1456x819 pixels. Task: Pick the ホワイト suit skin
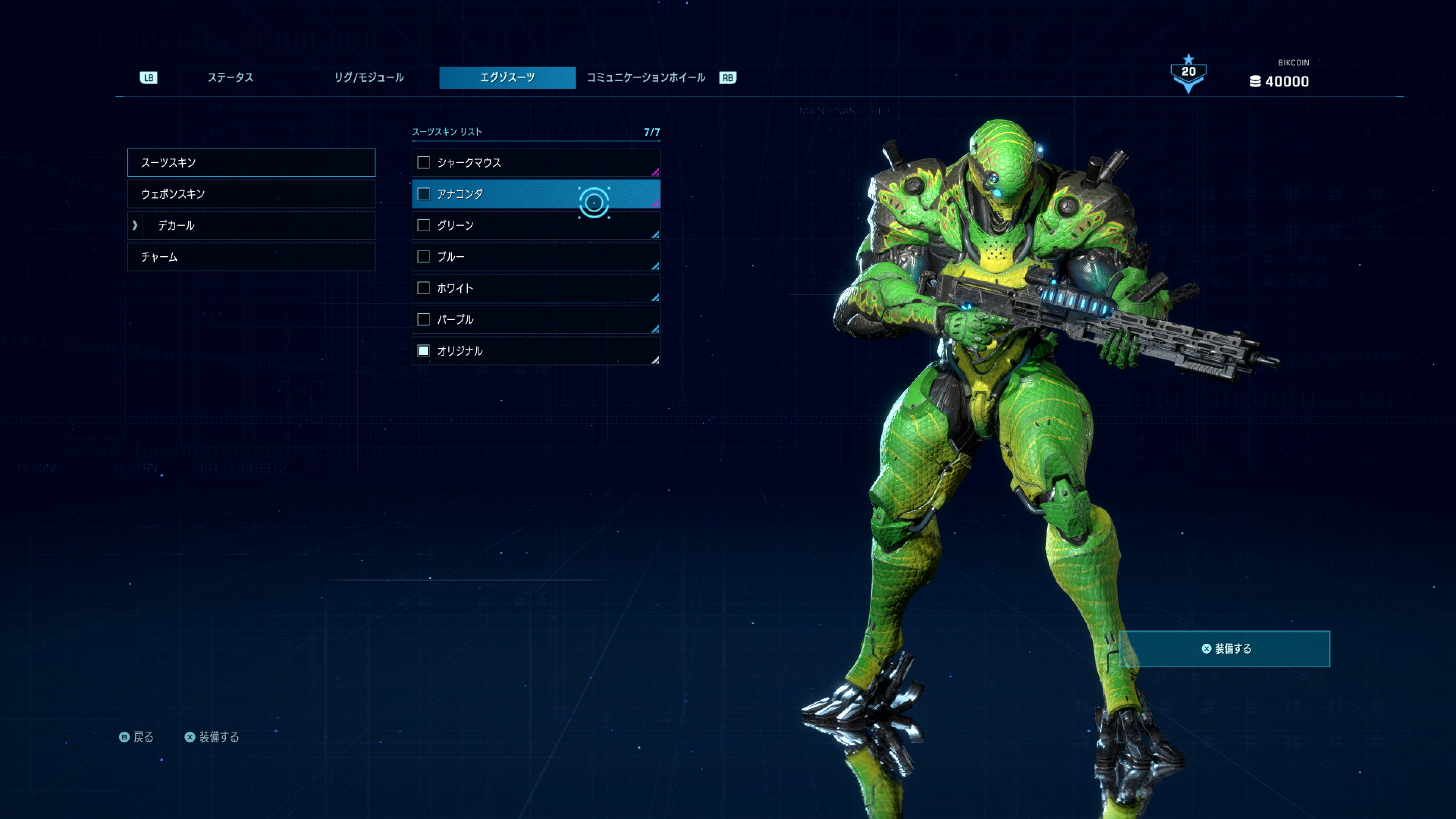535,288
